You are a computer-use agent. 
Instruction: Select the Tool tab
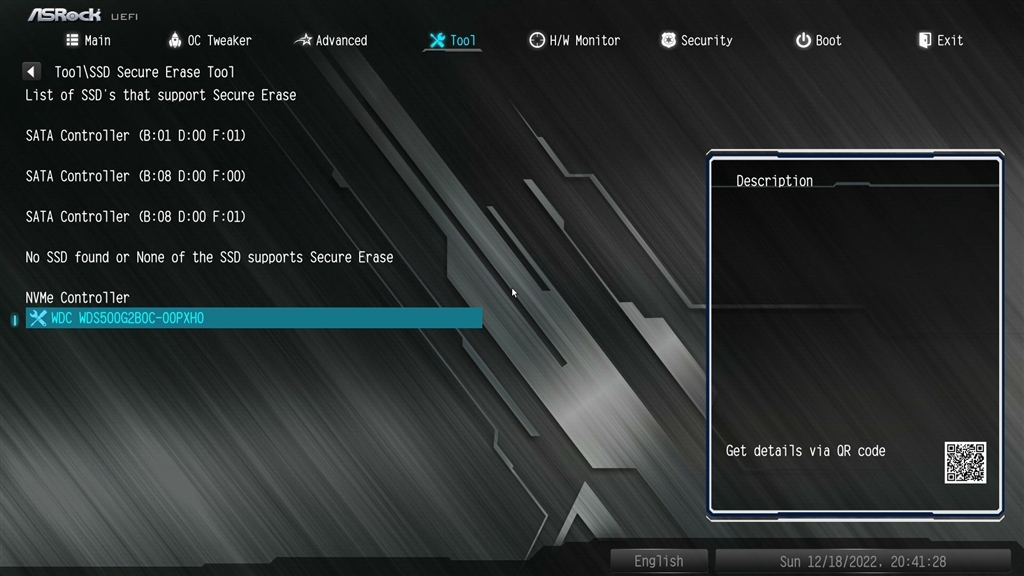453,40
